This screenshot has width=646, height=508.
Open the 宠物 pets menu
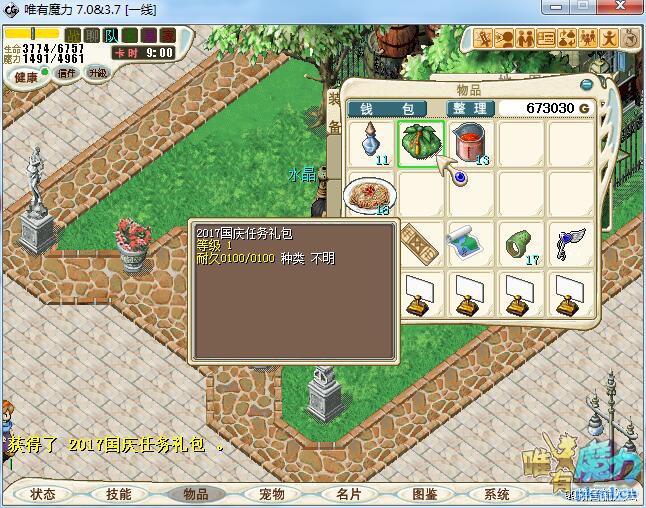[272, 494]
